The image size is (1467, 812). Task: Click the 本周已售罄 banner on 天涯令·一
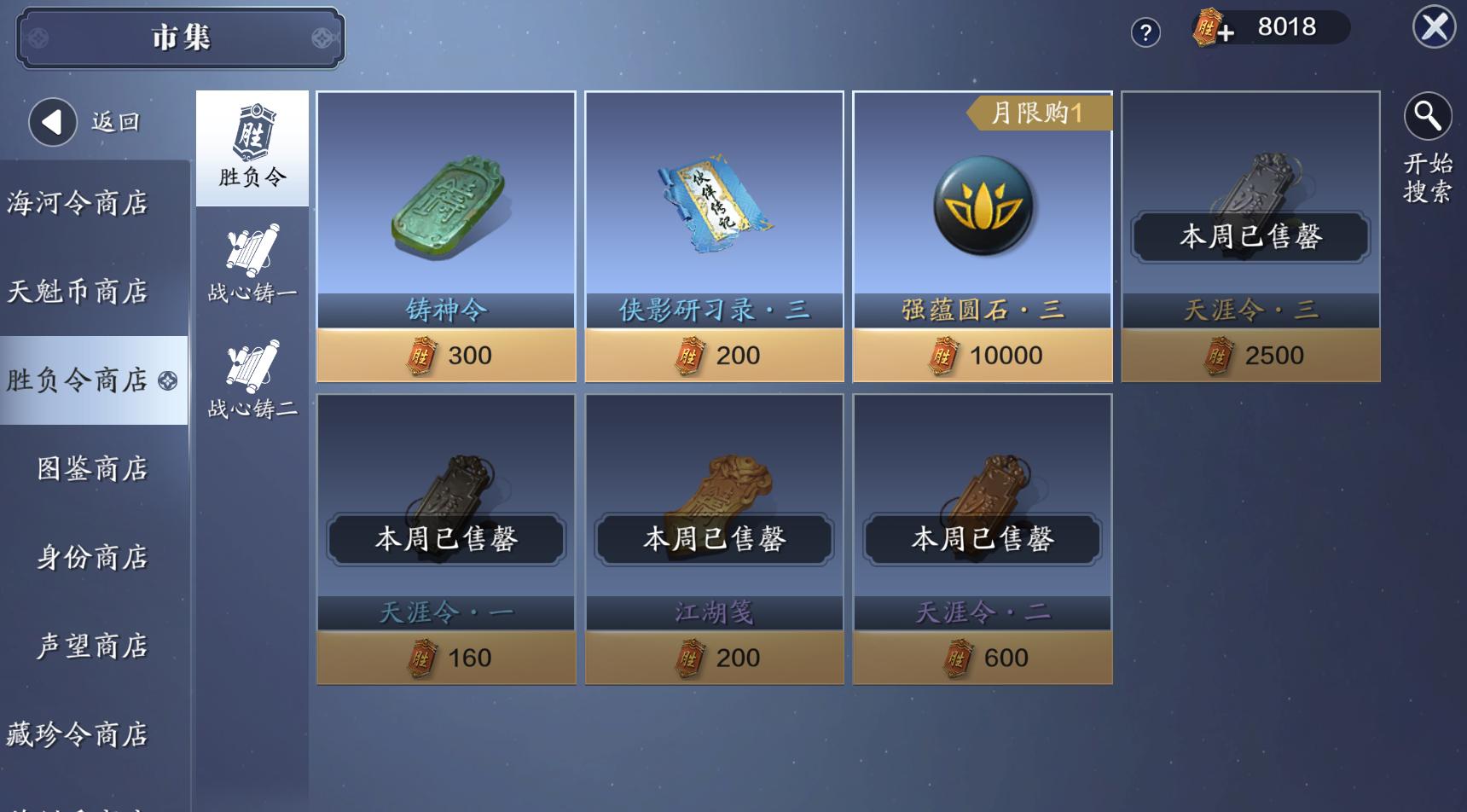point(447,539)
